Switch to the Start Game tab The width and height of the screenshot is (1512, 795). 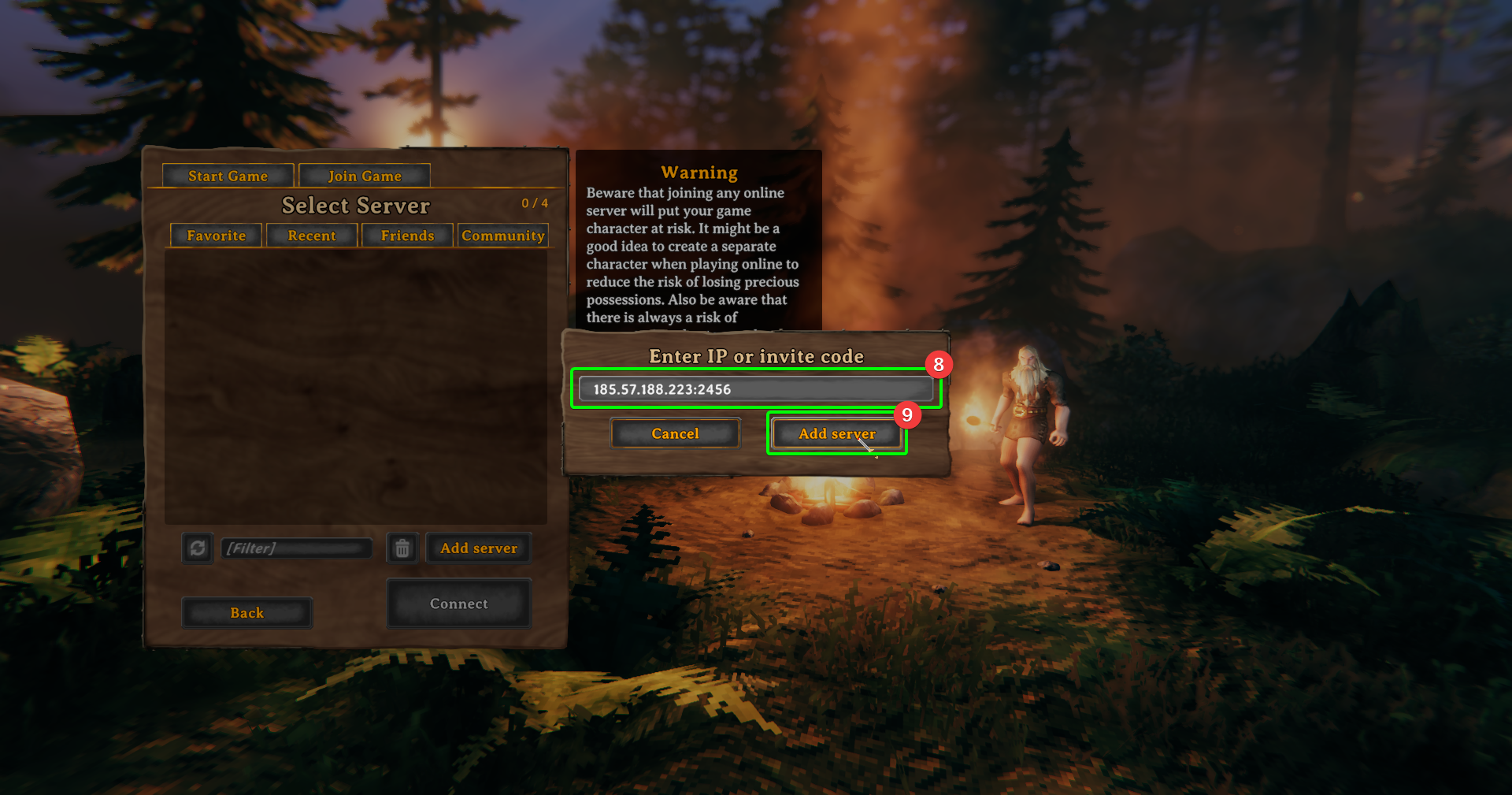coord(228,175)
